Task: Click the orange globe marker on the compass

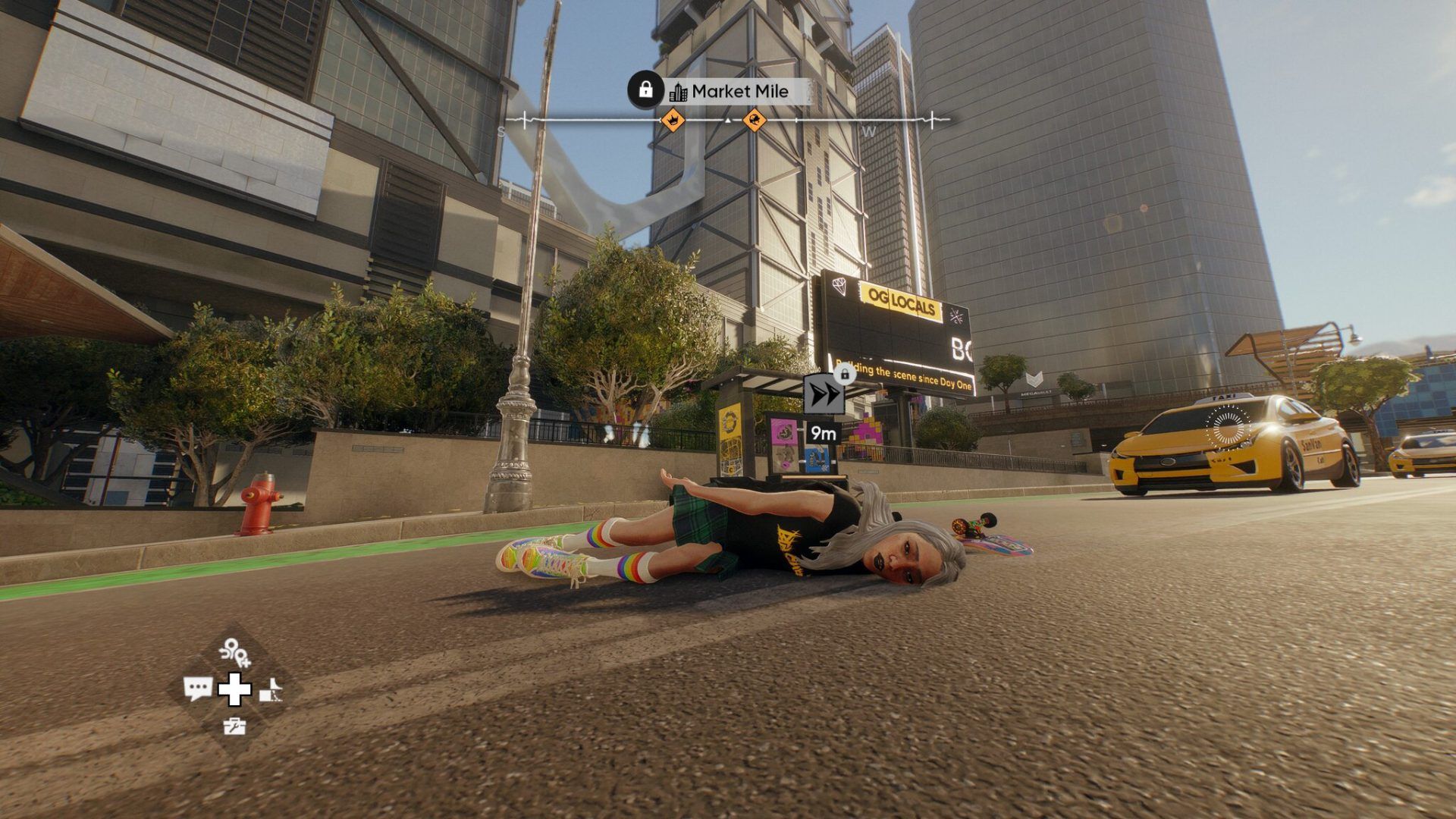Action: [x=755, y=120]
